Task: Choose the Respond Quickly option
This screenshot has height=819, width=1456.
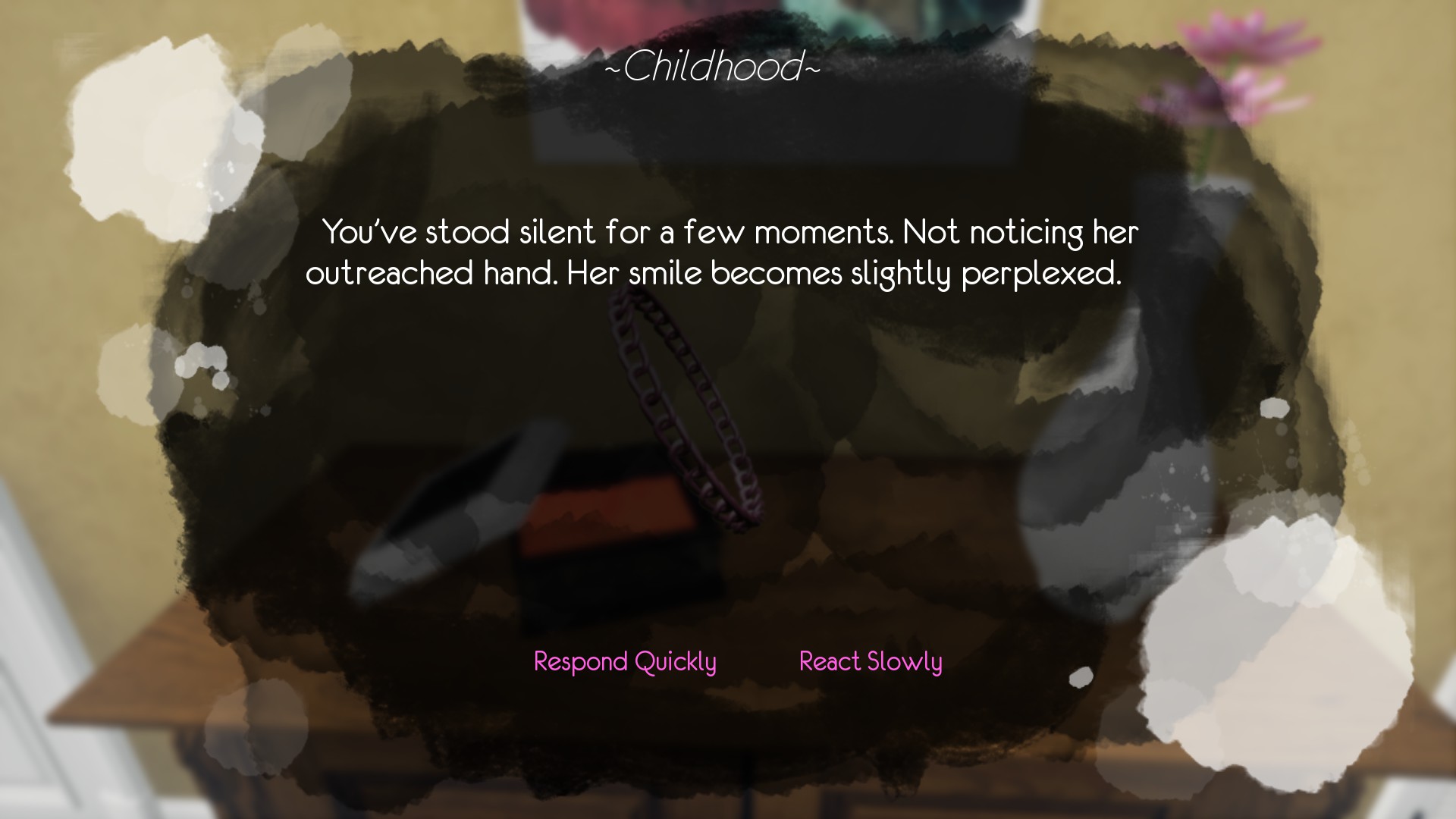Action: (x=624, y=661)
